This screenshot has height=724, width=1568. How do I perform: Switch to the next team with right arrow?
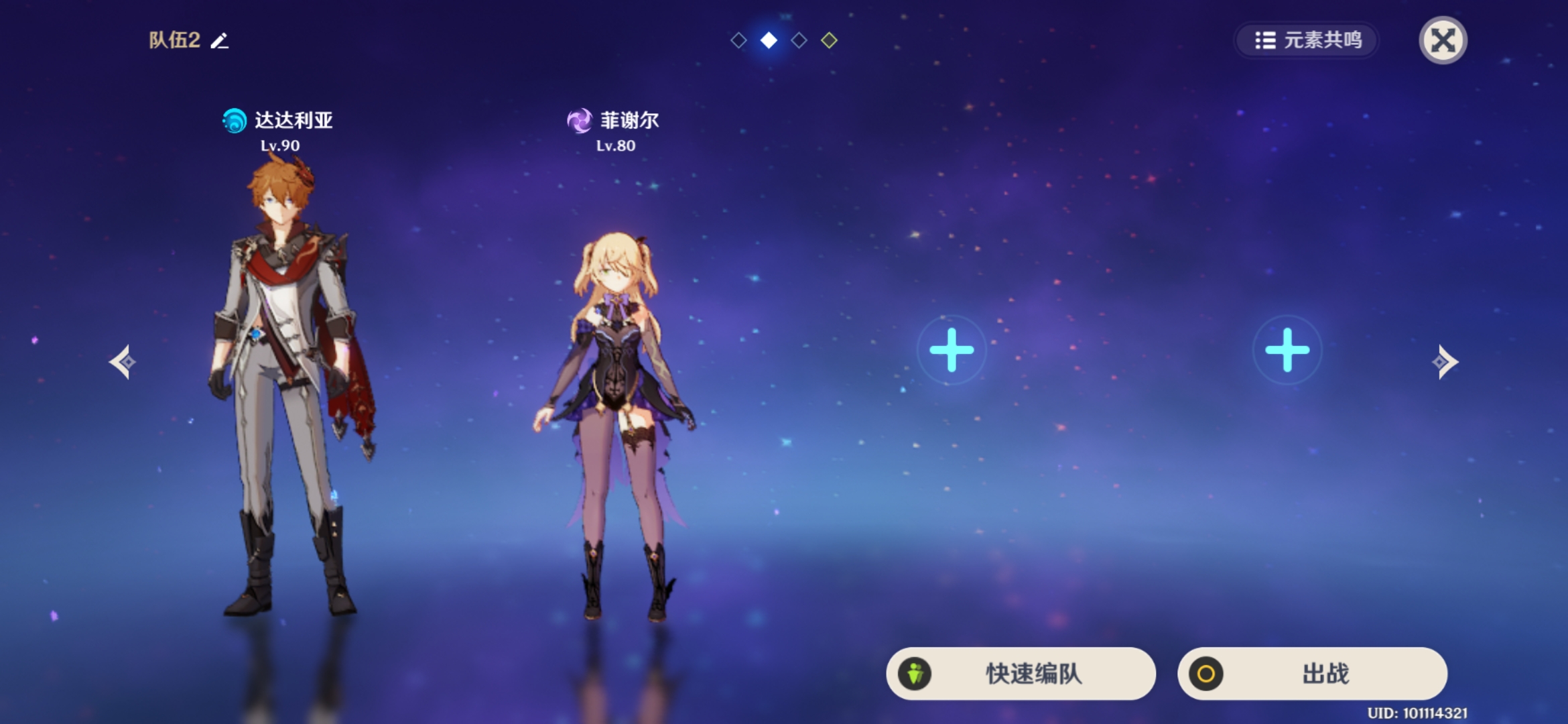[x=1445, y=362]
